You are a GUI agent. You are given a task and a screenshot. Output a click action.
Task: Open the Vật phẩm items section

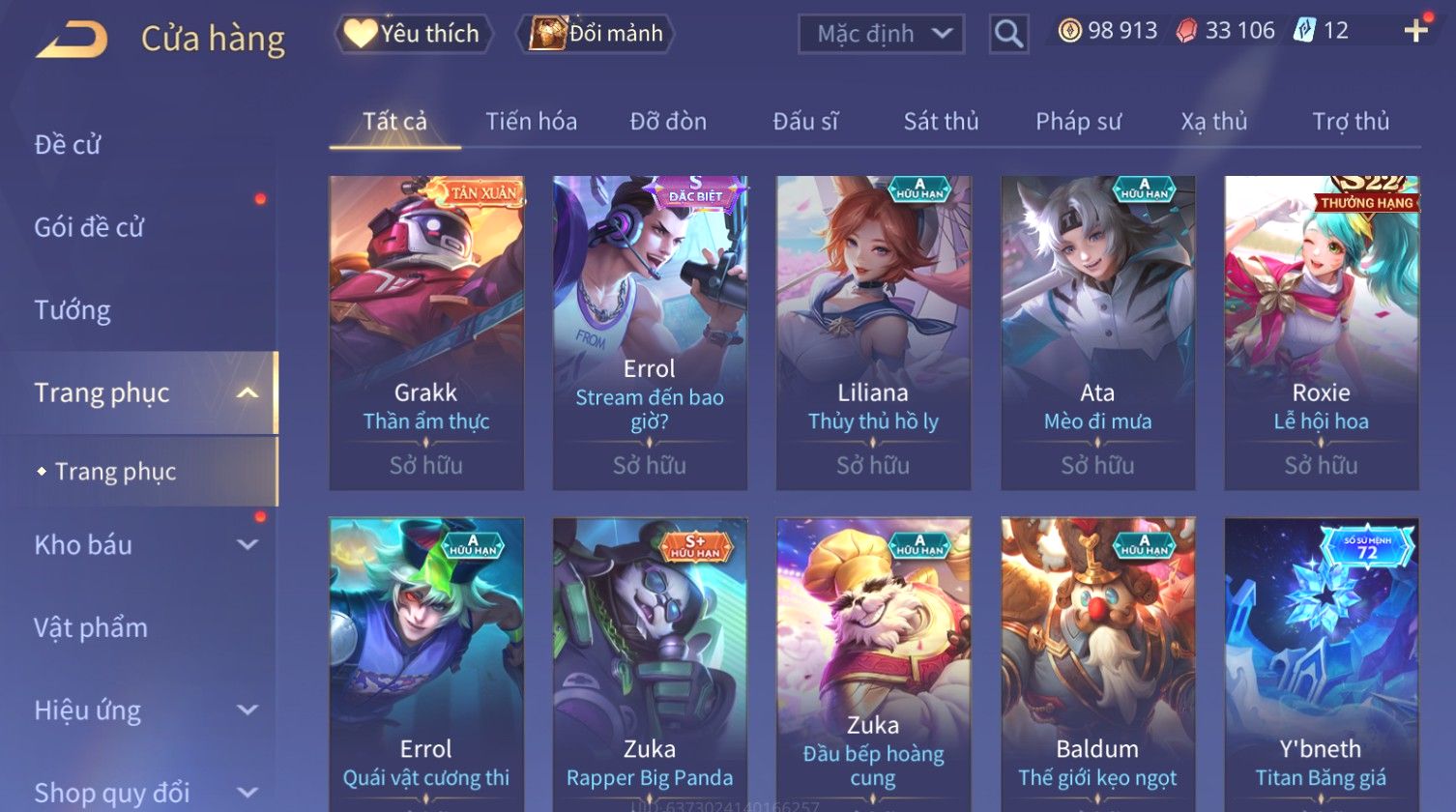(91, 628)
